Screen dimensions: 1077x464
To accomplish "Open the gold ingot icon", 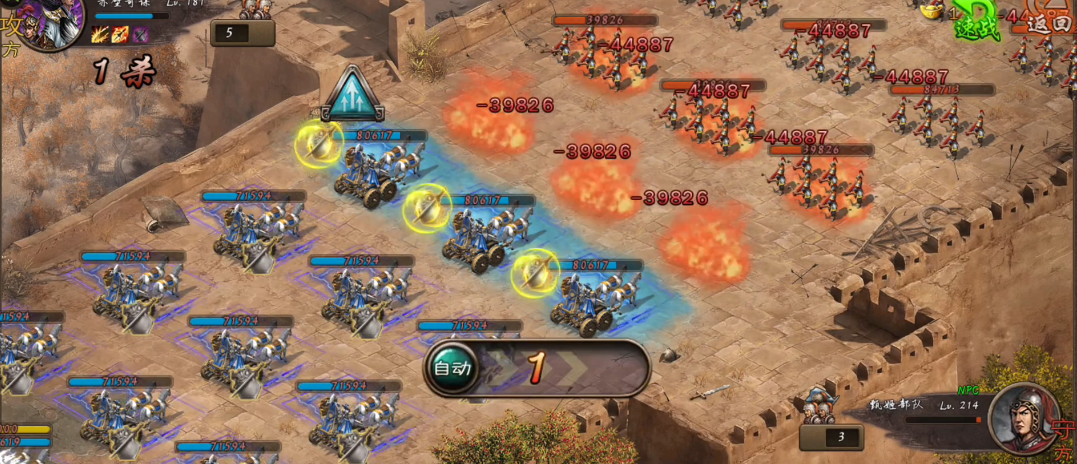I will click(x=931, y=12).
